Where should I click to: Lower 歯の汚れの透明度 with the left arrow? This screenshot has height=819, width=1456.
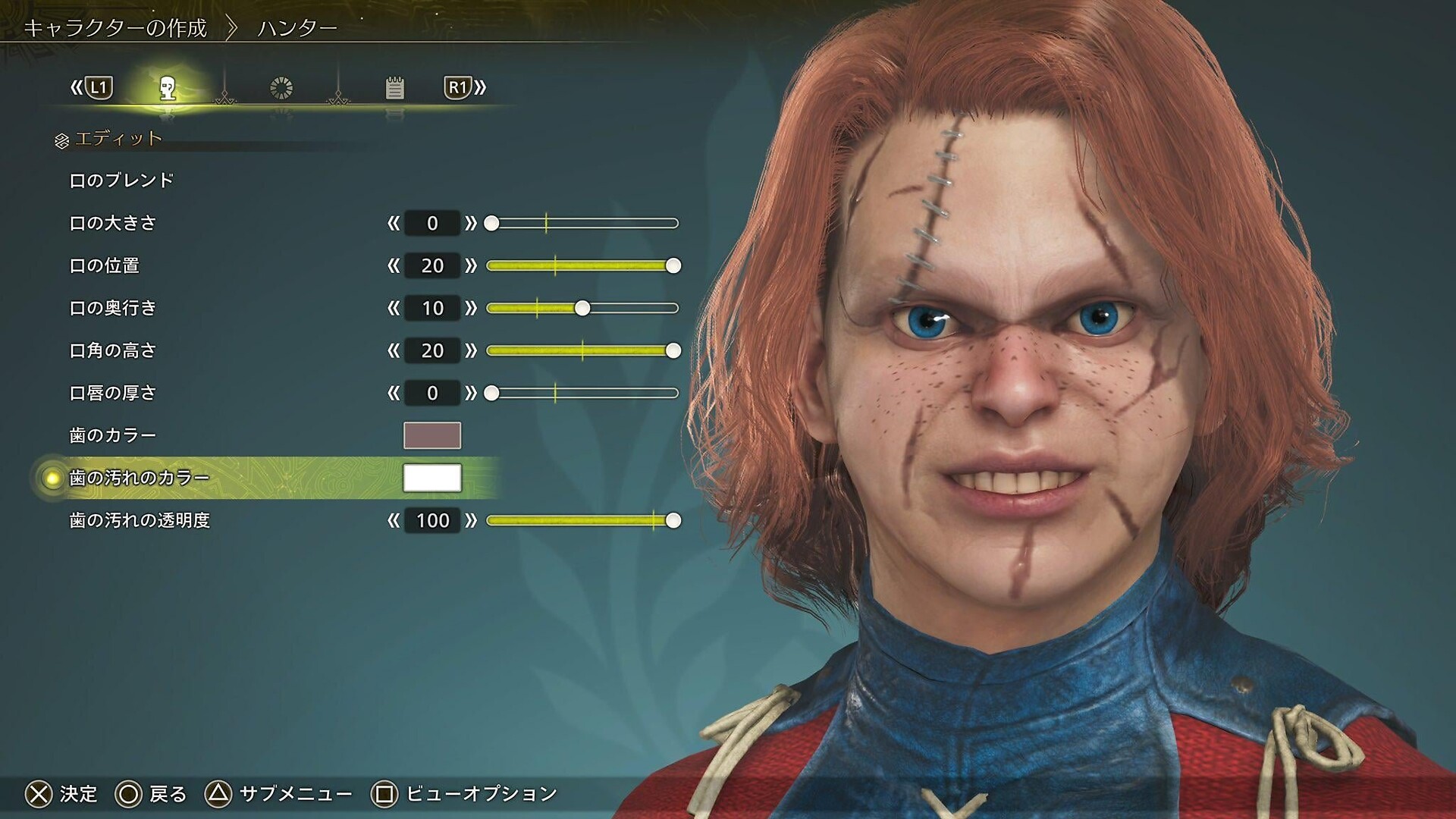click(x=393, y=520)
